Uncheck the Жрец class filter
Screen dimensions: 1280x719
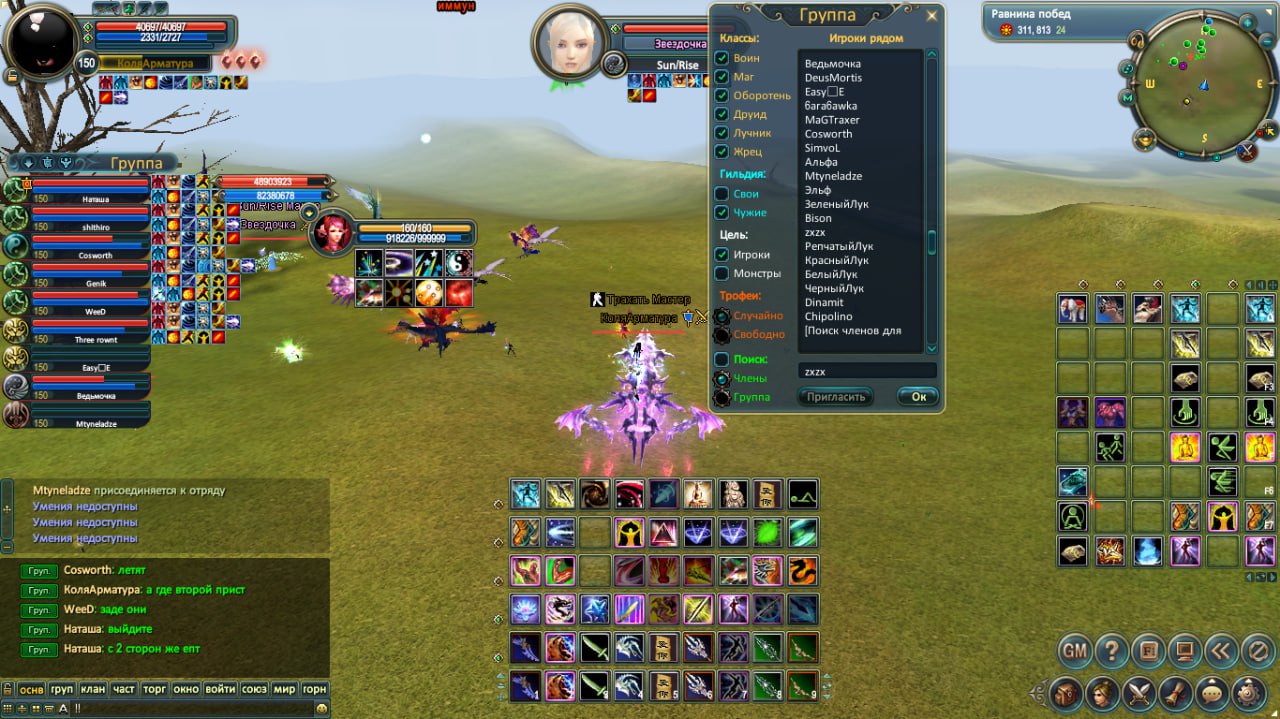point(721,152)
